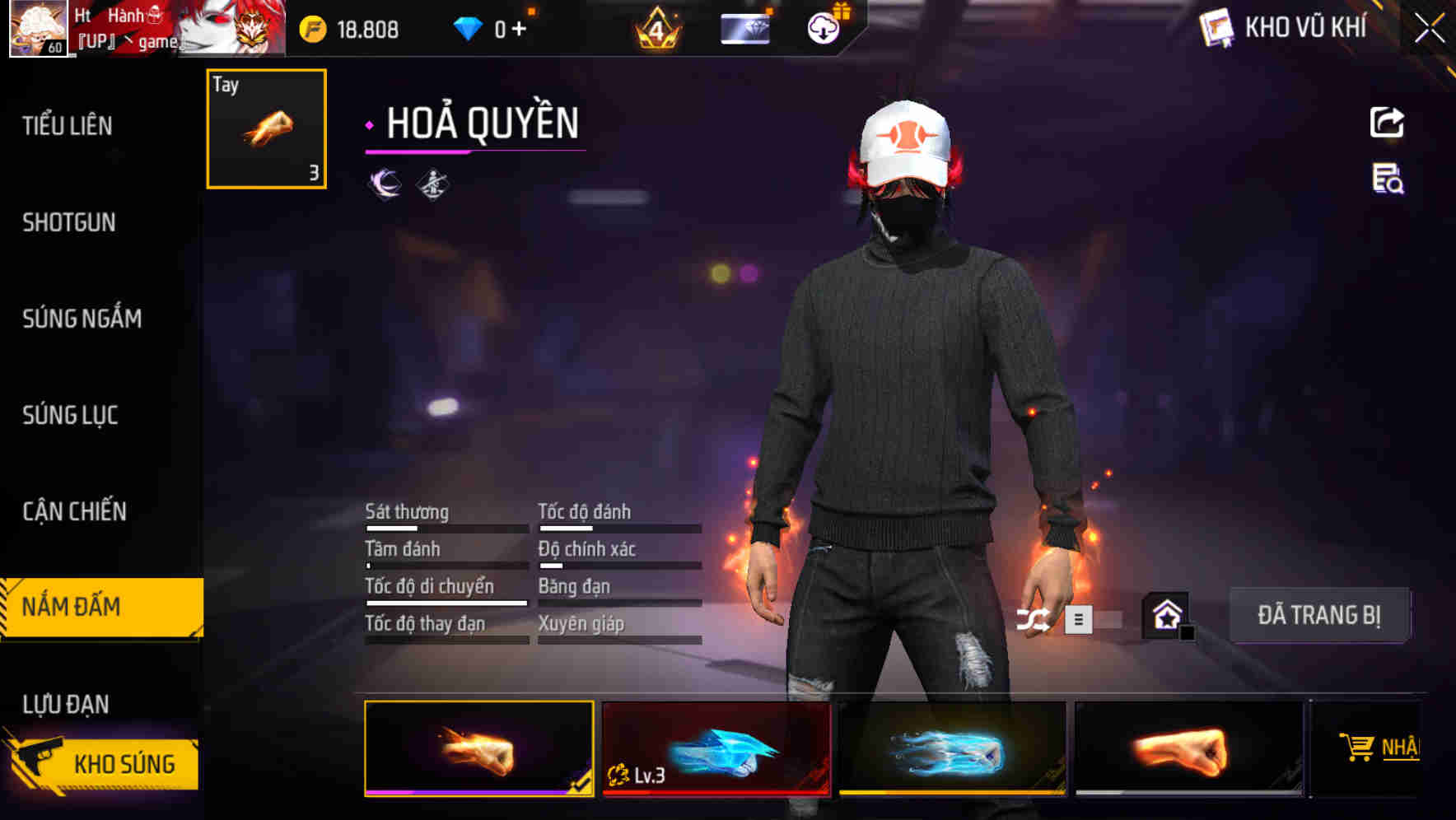The image size is (1456, 820).
Task: Switch to the SÚNG NGẮM tab
Action: (81, 319)
